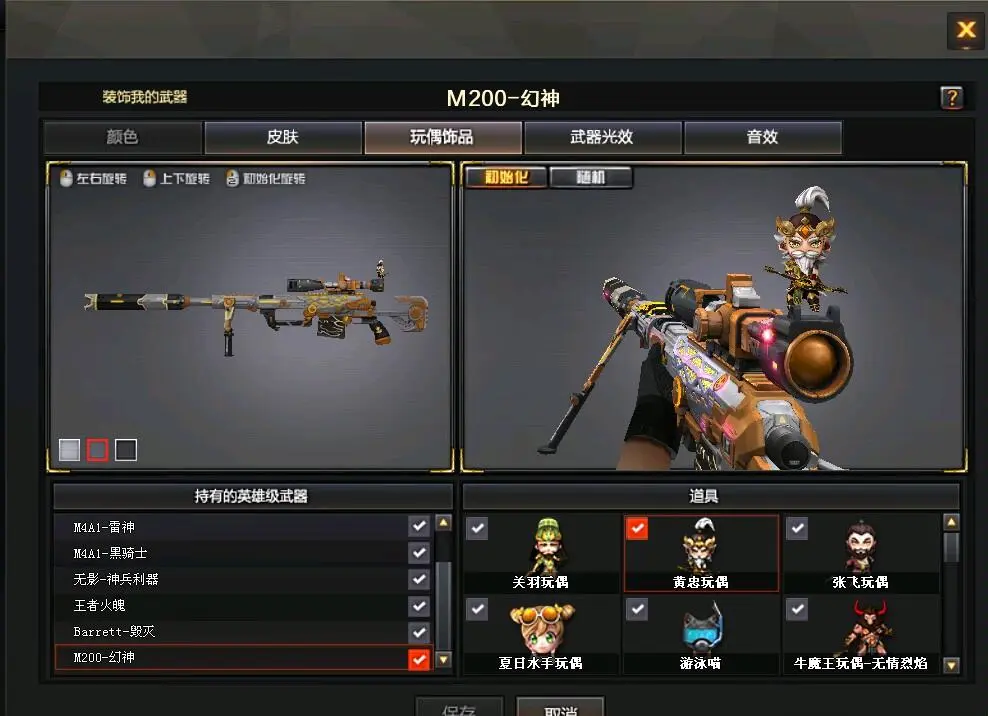Switch to the 颜色 tab
Viewport: 988px width, 716px height.
pyautogui.click(x=122, y=138)
